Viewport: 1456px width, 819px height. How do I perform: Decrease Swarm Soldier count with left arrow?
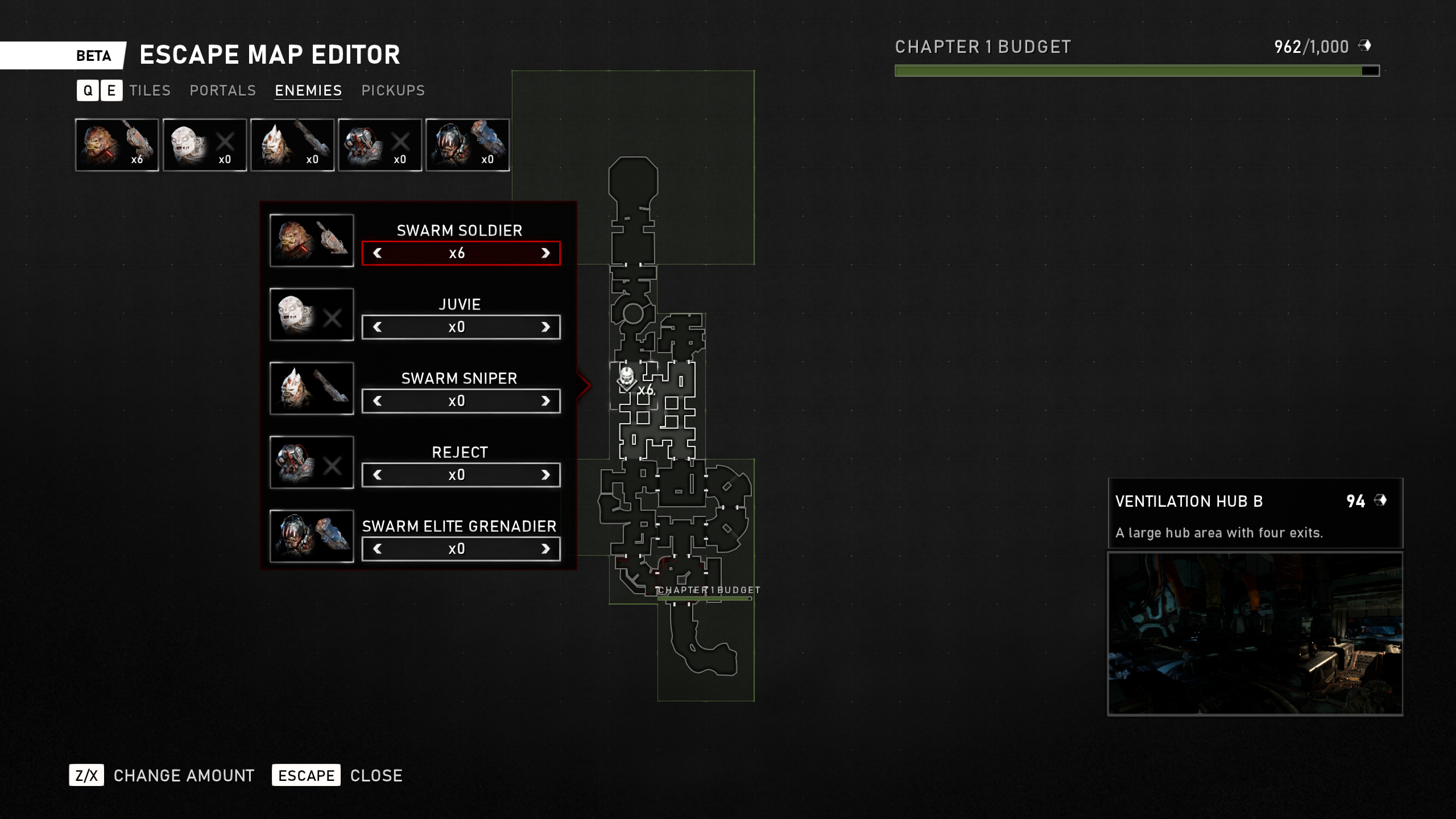tap(378, 253)
